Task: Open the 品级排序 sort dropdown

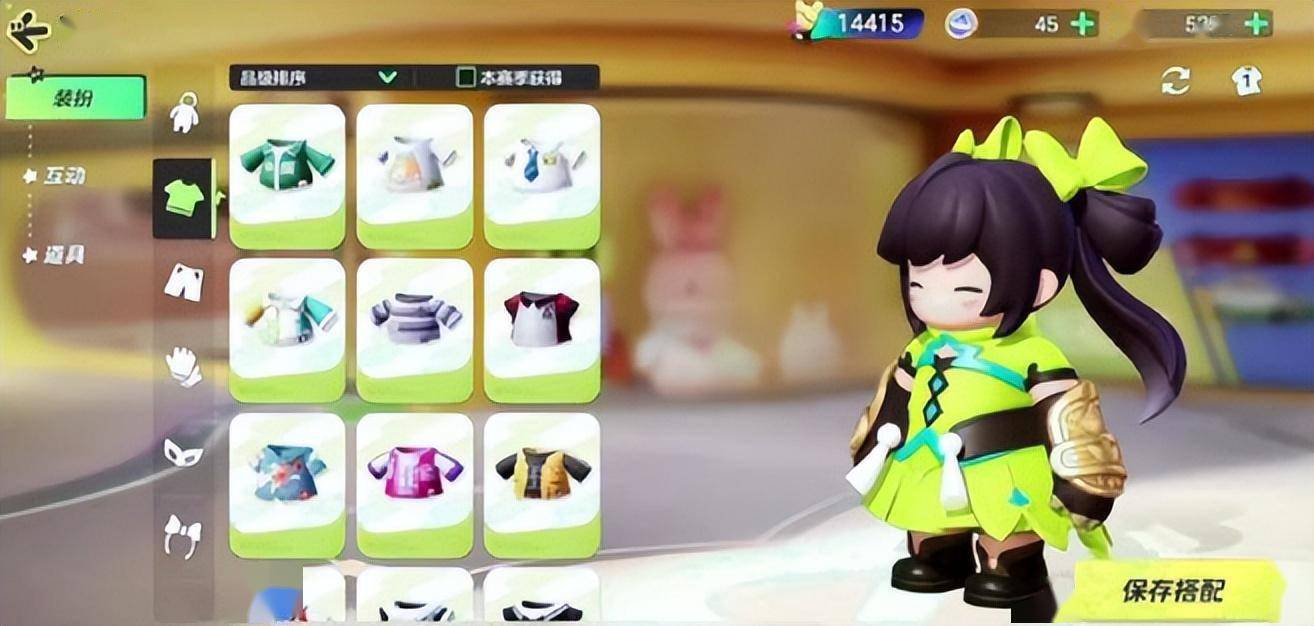Action: 316,77
